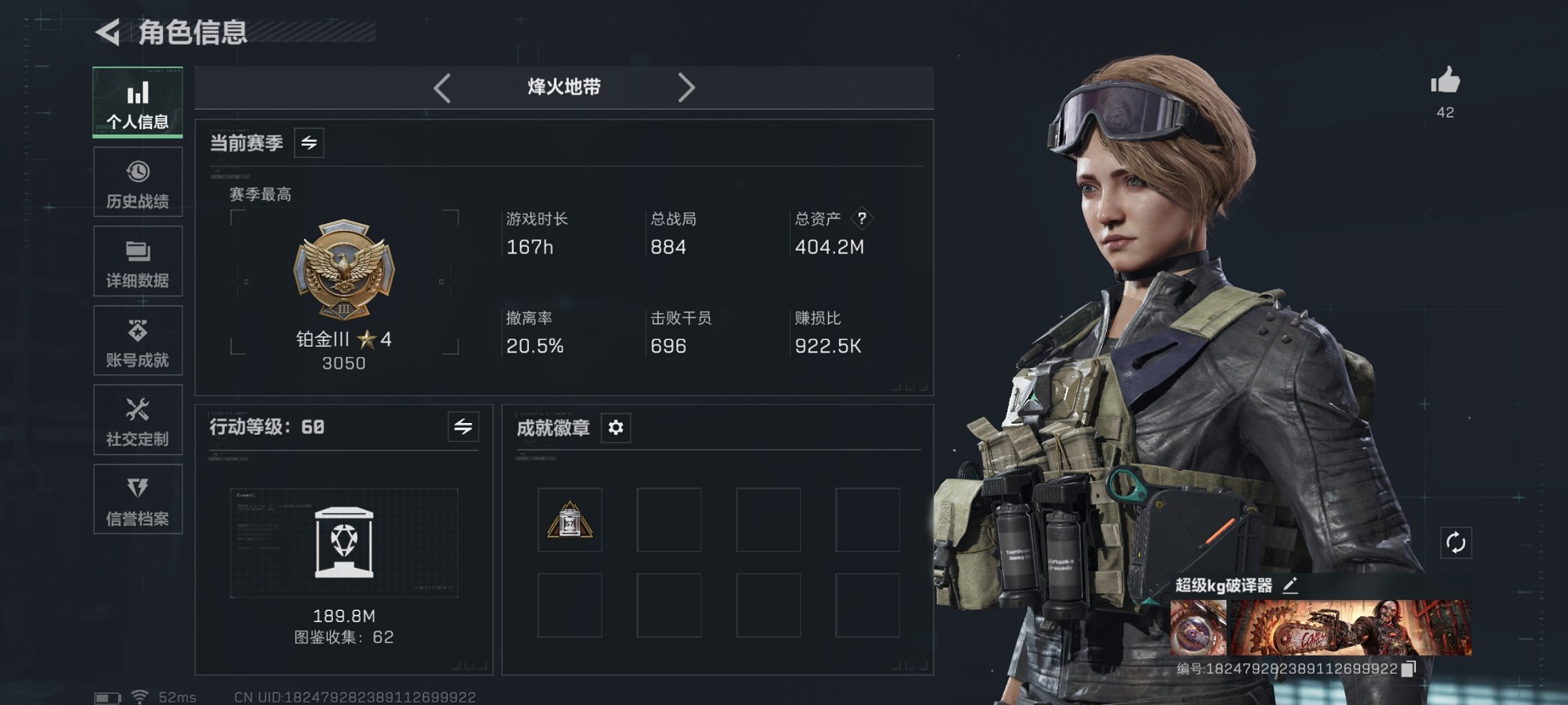Toggle the 当前赛季 stat switch icon
The width and height of the screenshot is (1568, 705).
pos(309,143)
